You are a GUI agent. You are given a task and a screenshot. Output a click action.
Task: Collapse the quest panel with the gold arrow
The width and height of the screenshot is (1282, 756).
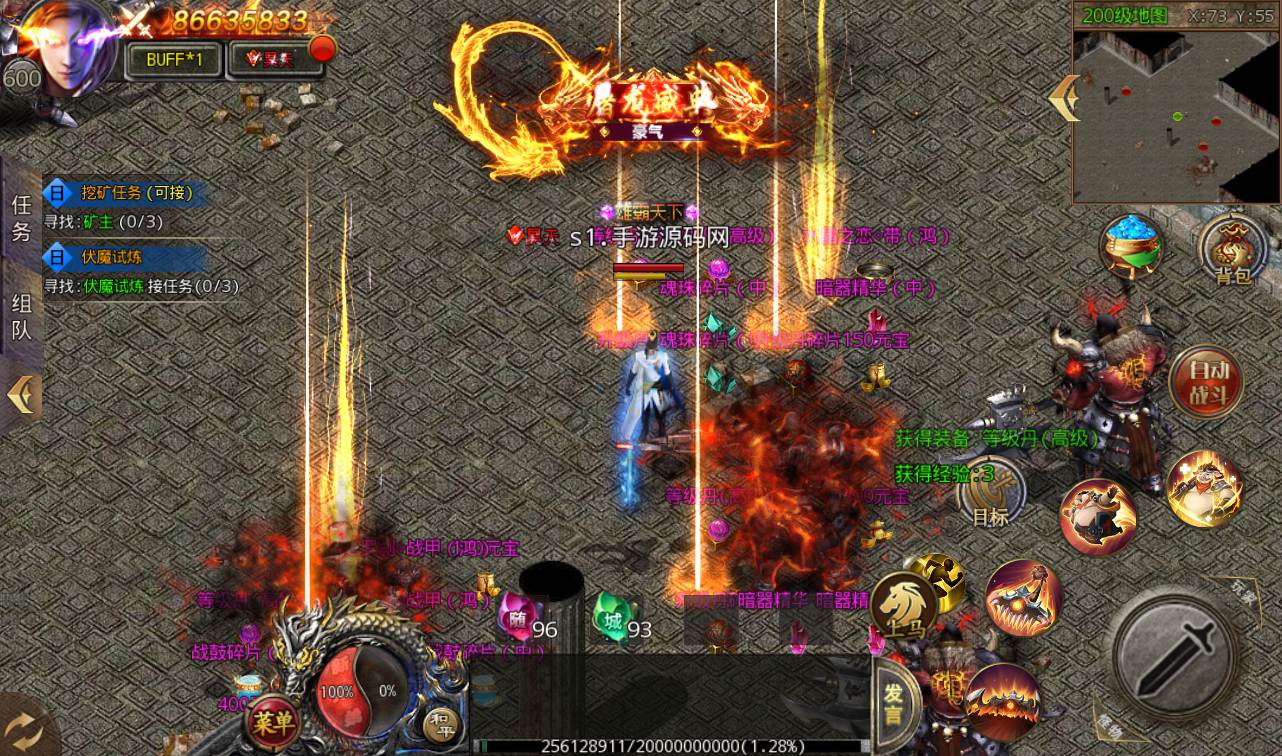point(22,394)
